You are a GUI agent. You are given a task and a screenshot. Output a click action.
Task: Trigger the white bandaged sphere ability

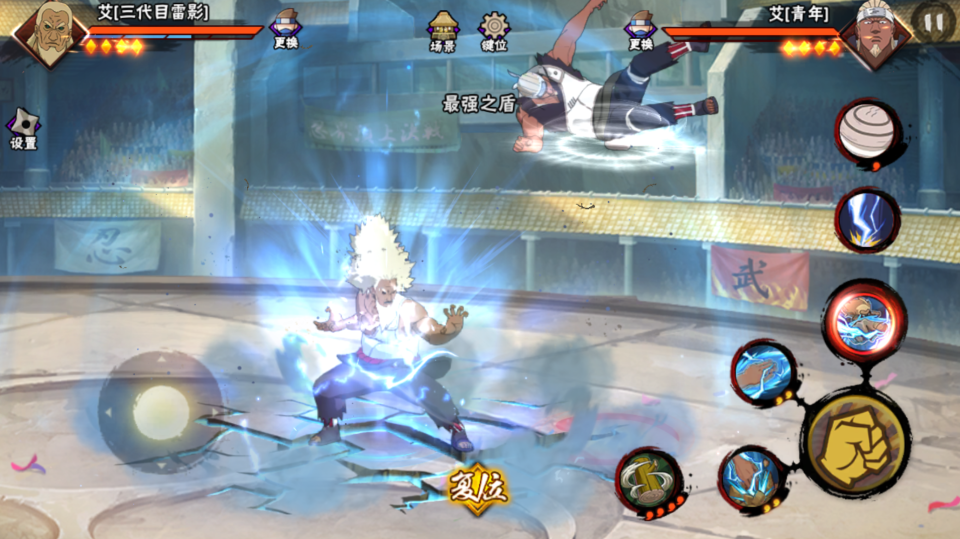coord(866,131)
